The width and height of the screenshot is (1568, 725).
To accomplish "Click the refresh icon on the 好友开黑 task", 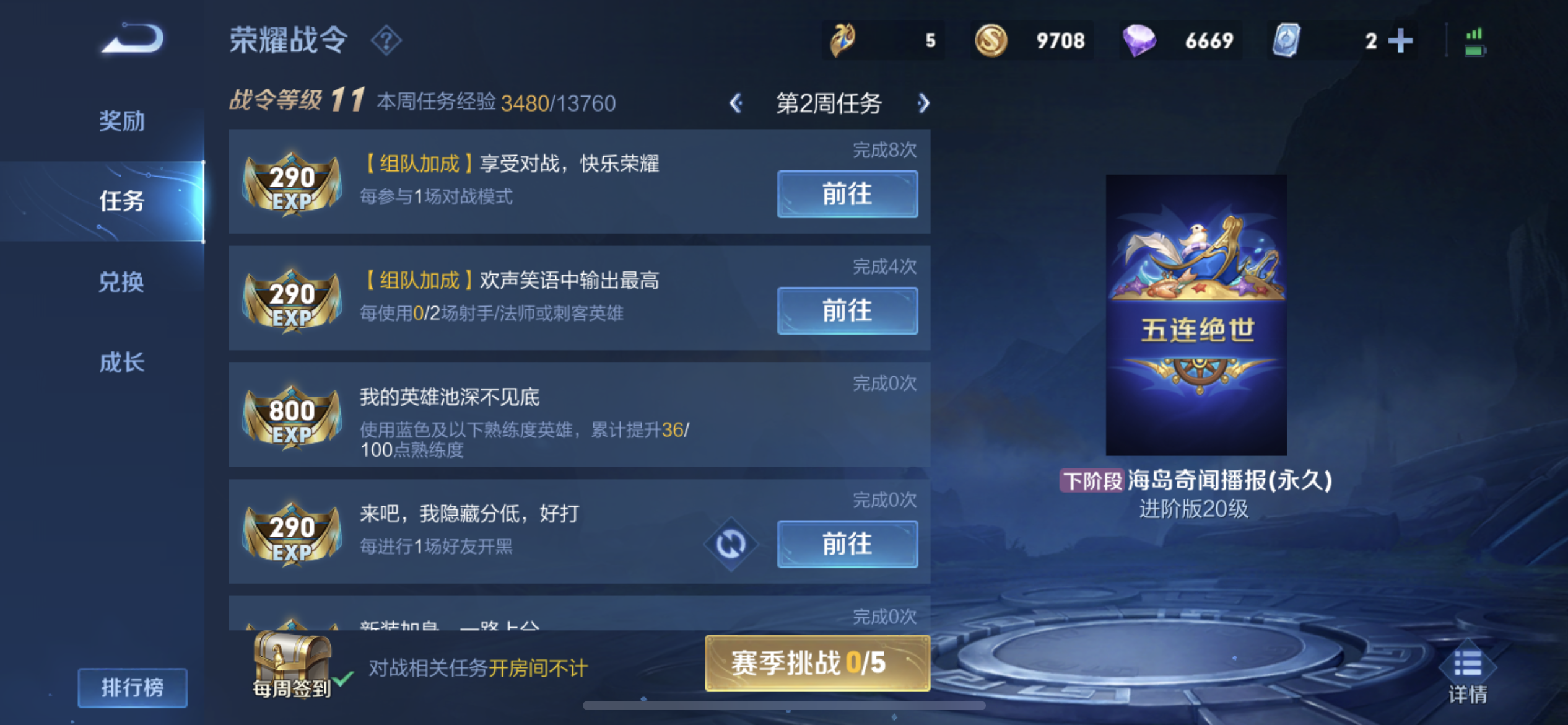I will (731, 545).
